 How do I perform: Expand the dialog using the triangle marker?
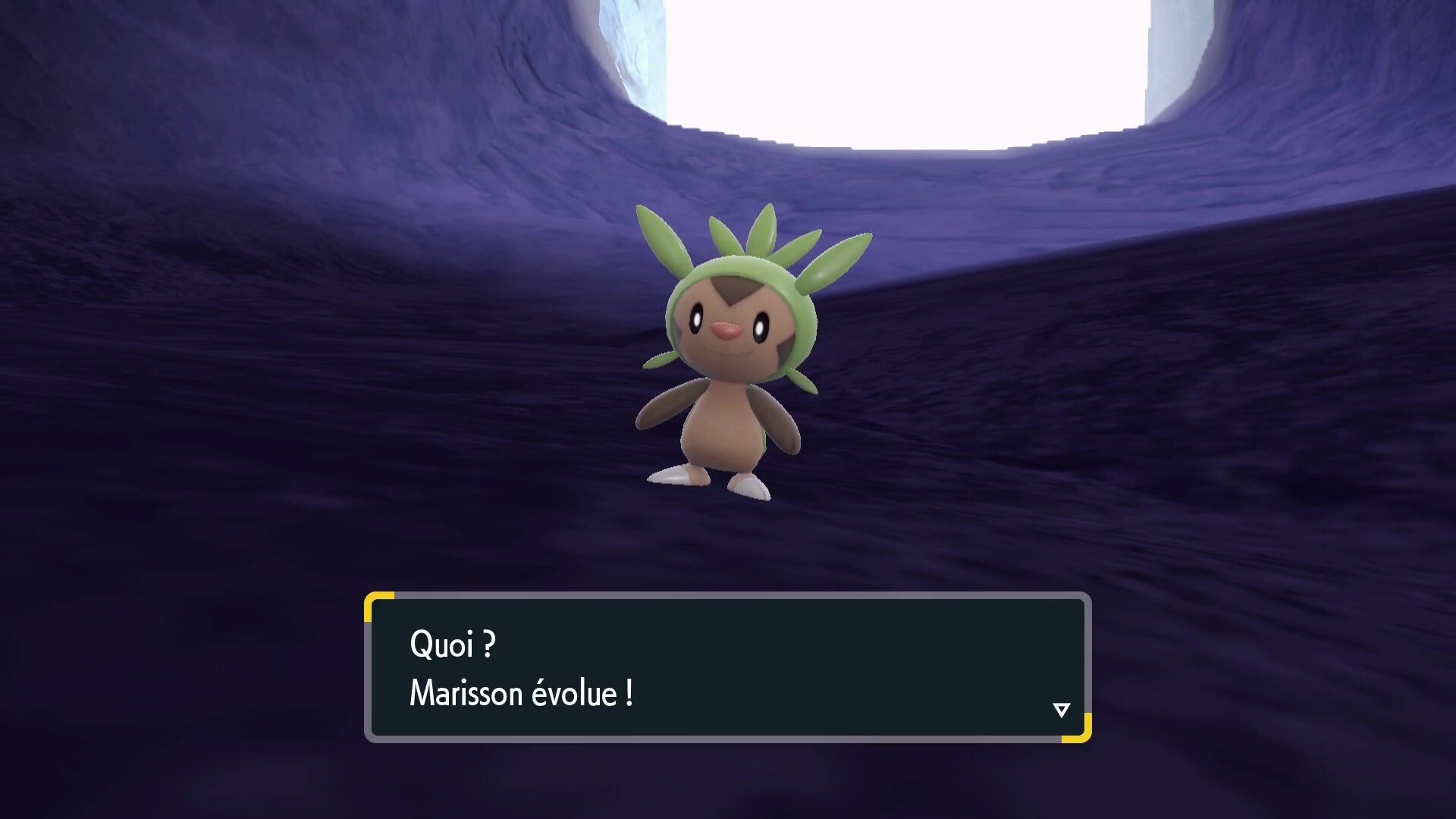point(1061,708)
